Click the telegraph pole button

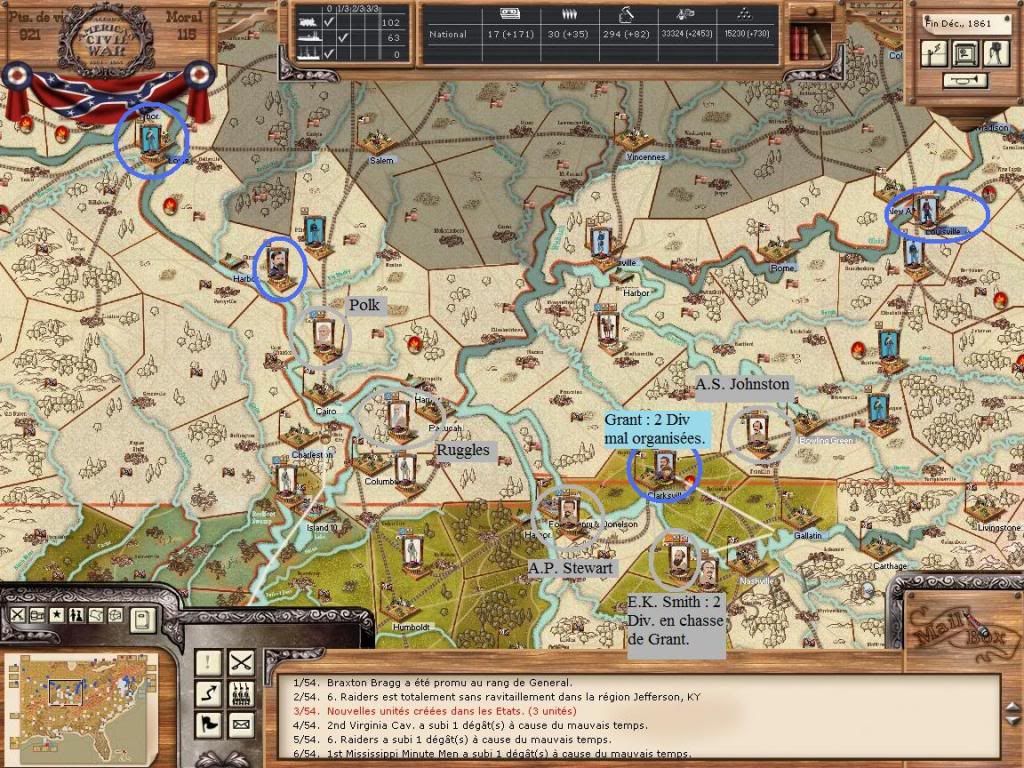coord(932,53)
